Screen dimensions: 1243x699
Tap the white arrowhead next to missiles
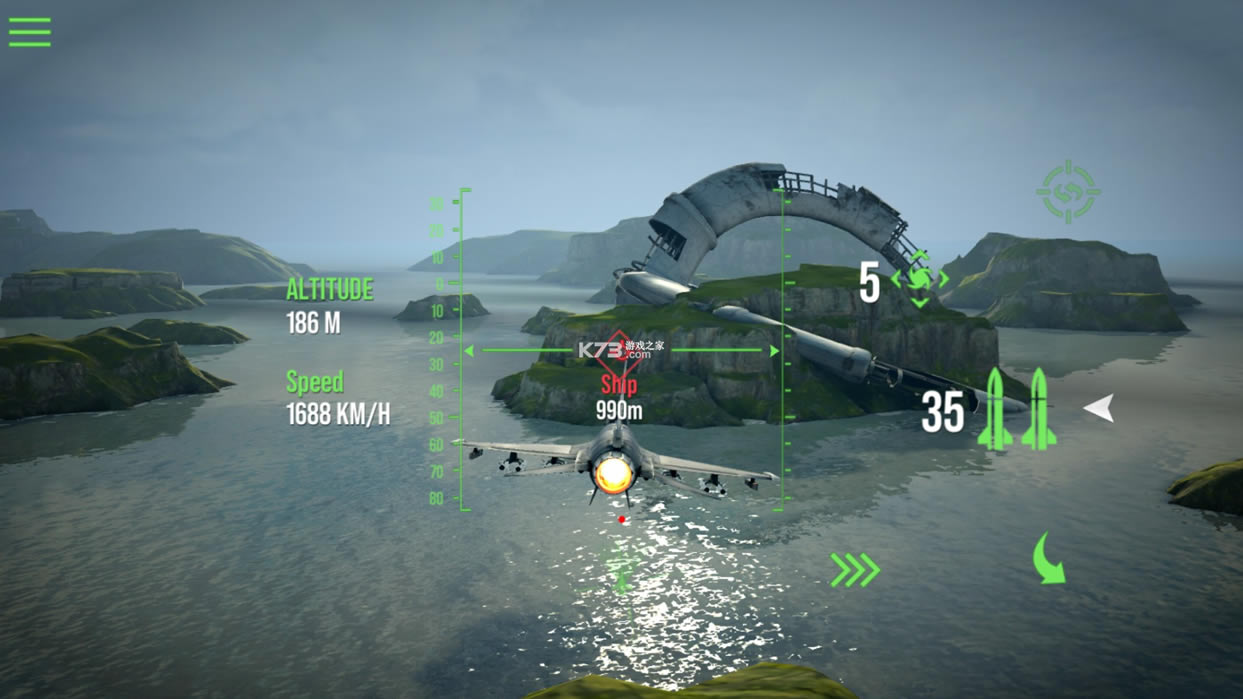pos(1099,408)
